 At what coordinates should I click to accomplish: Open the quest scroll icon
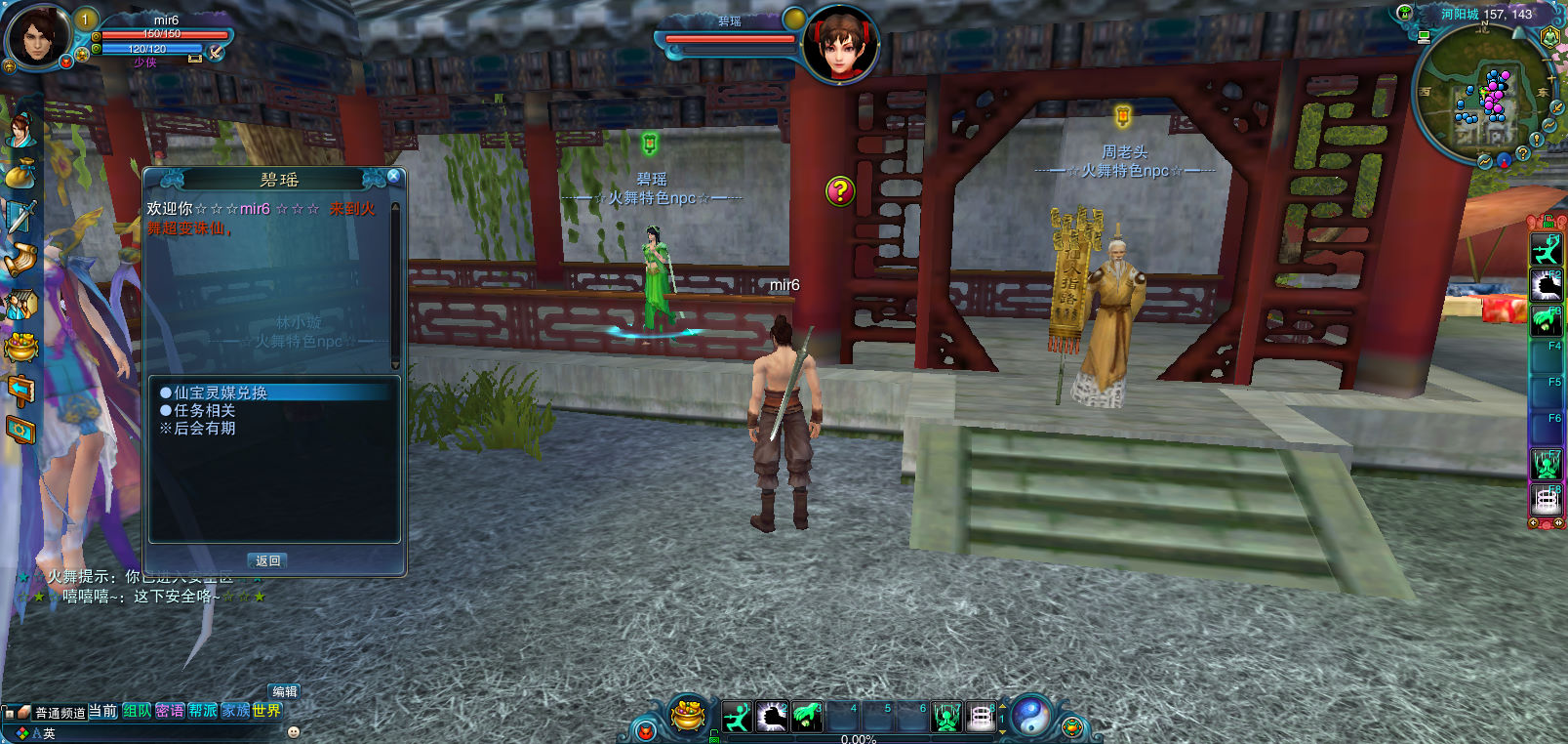click(20, 260)
